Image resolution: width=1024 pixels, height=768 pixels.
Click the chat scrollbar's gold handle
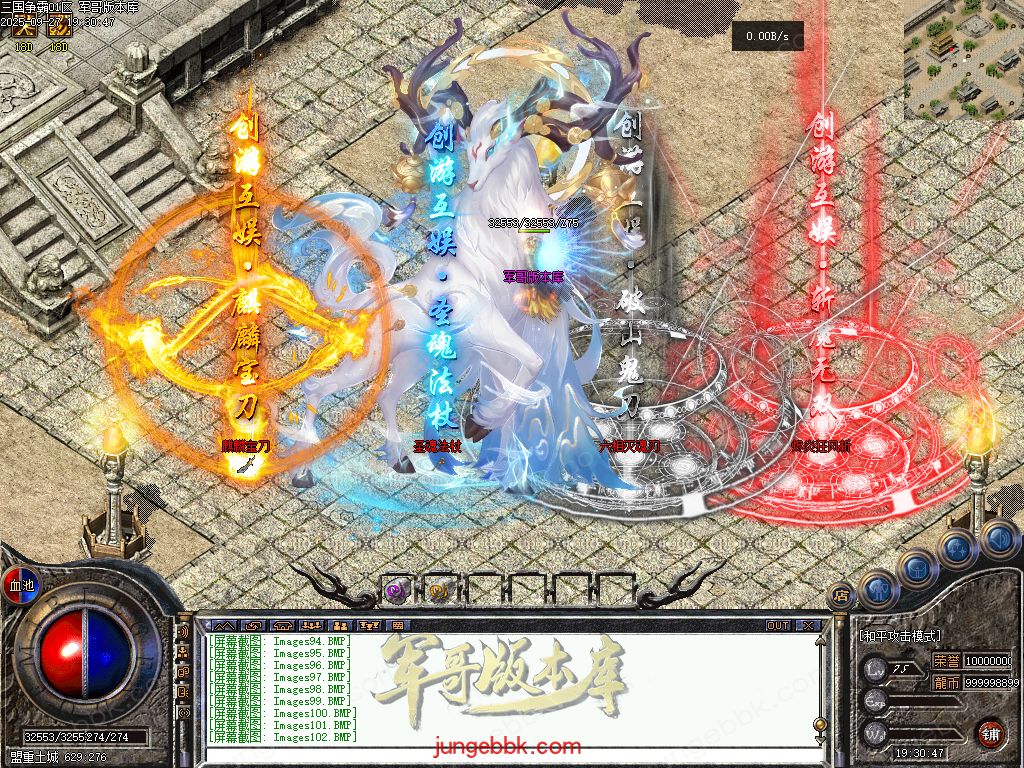820,724
